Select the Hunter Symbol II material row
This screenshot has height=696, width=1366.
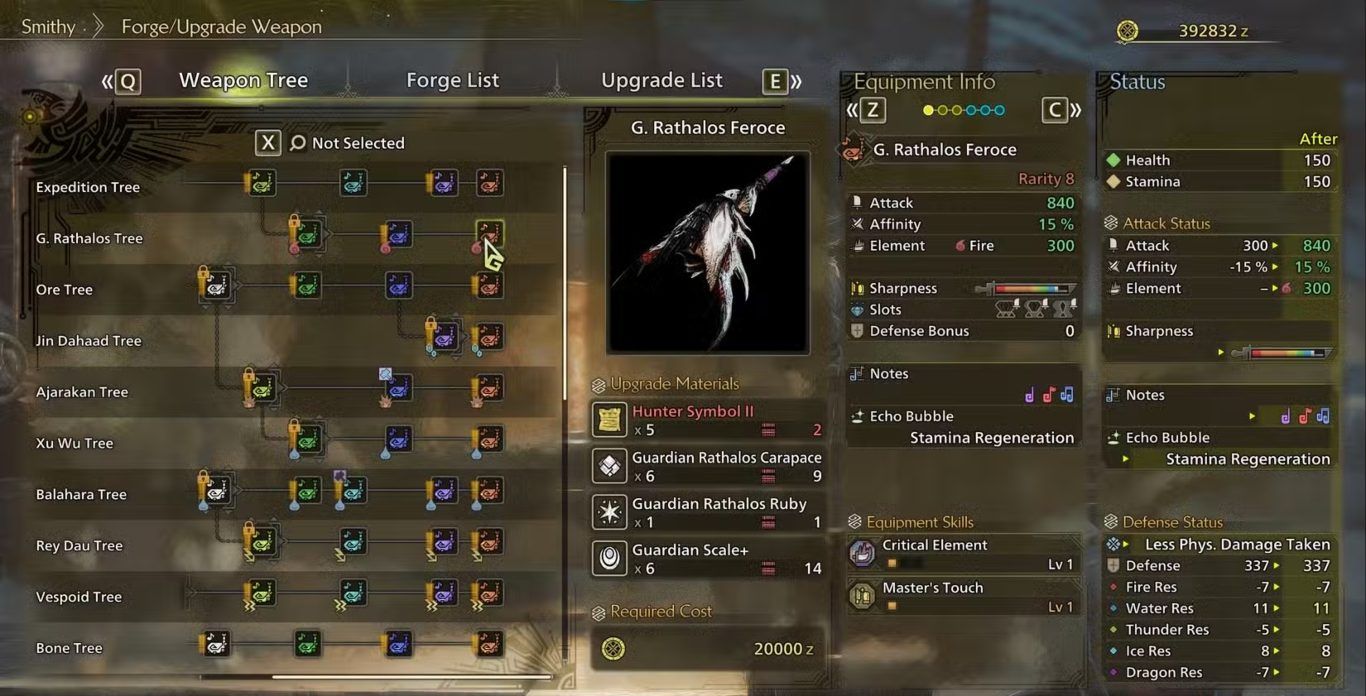click(x=708, y=420)
